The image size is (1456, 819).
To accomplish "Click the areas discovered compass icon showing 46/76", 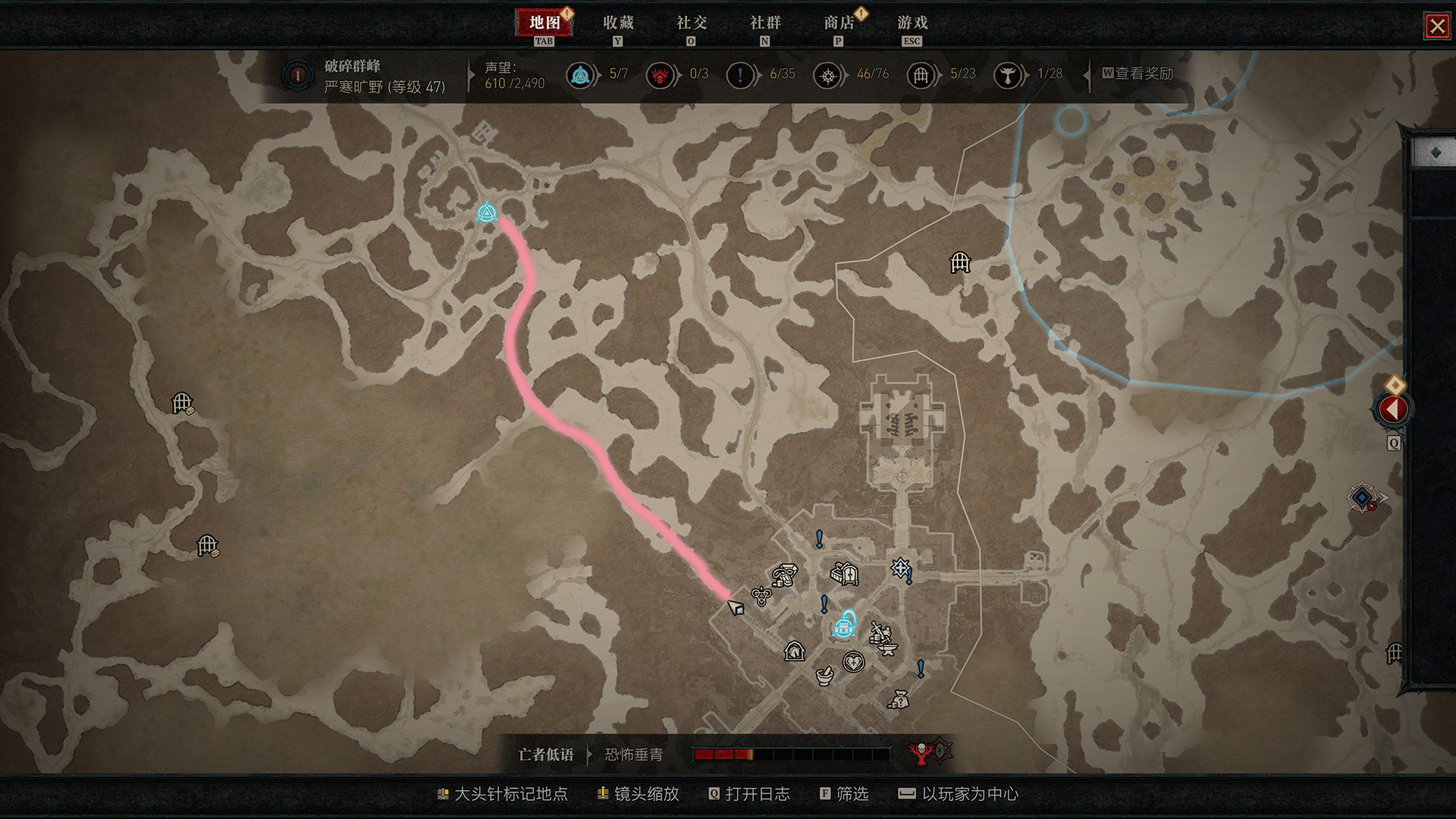I will 828,76.
